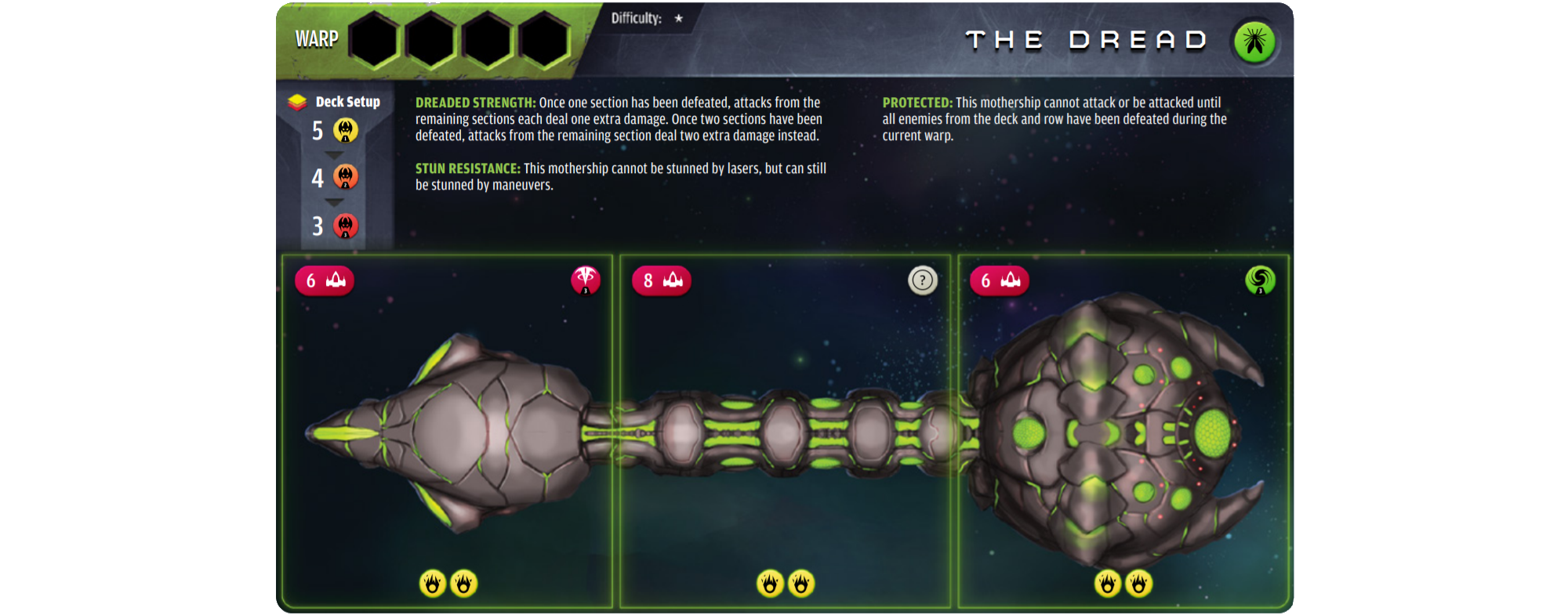Choose the yellow enemy icon in Deck Setup

pyautogui.click(x=346, y=130)
